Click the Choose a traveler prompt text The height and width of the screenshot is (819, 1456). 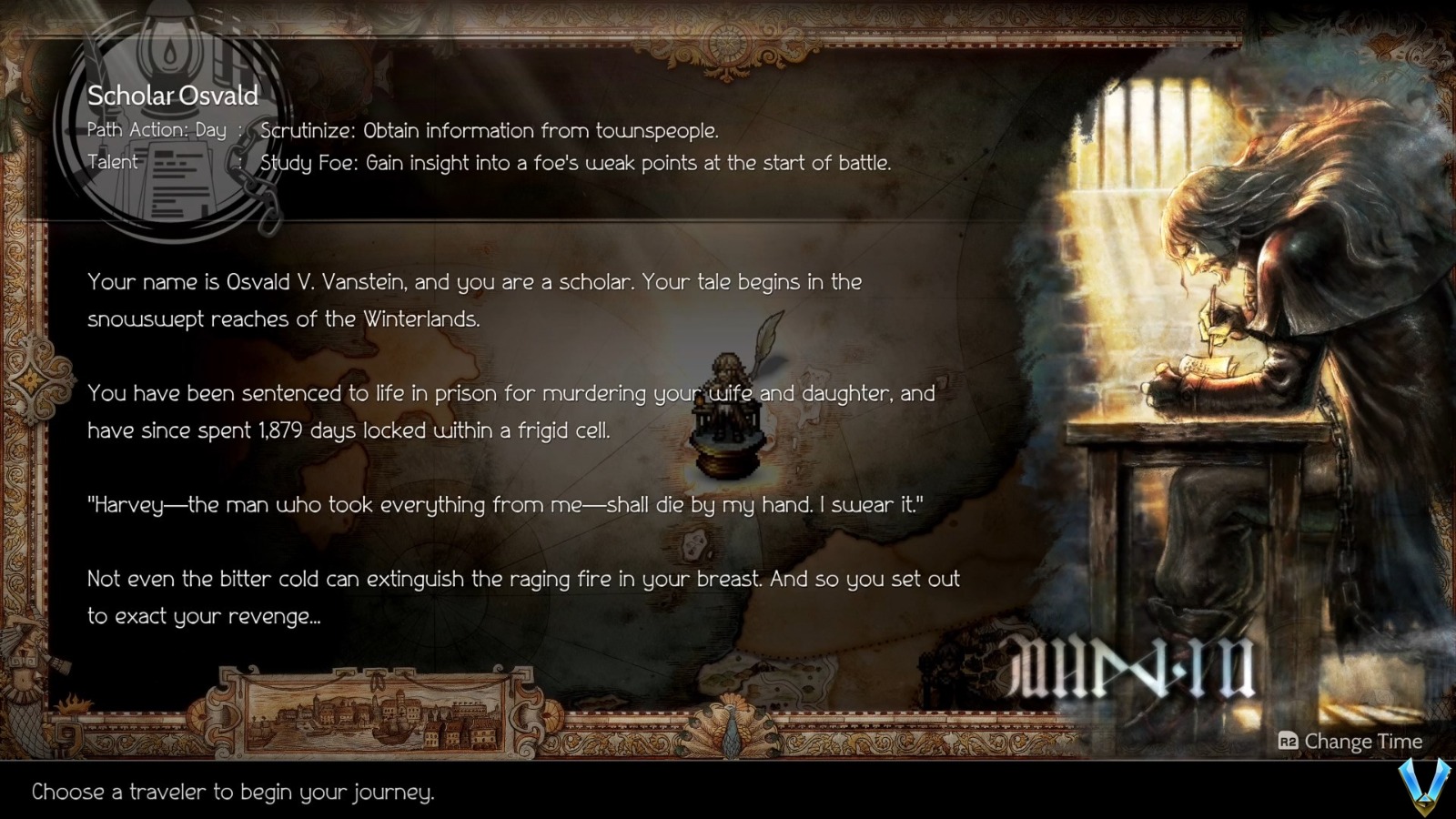[x=232, y=792]
